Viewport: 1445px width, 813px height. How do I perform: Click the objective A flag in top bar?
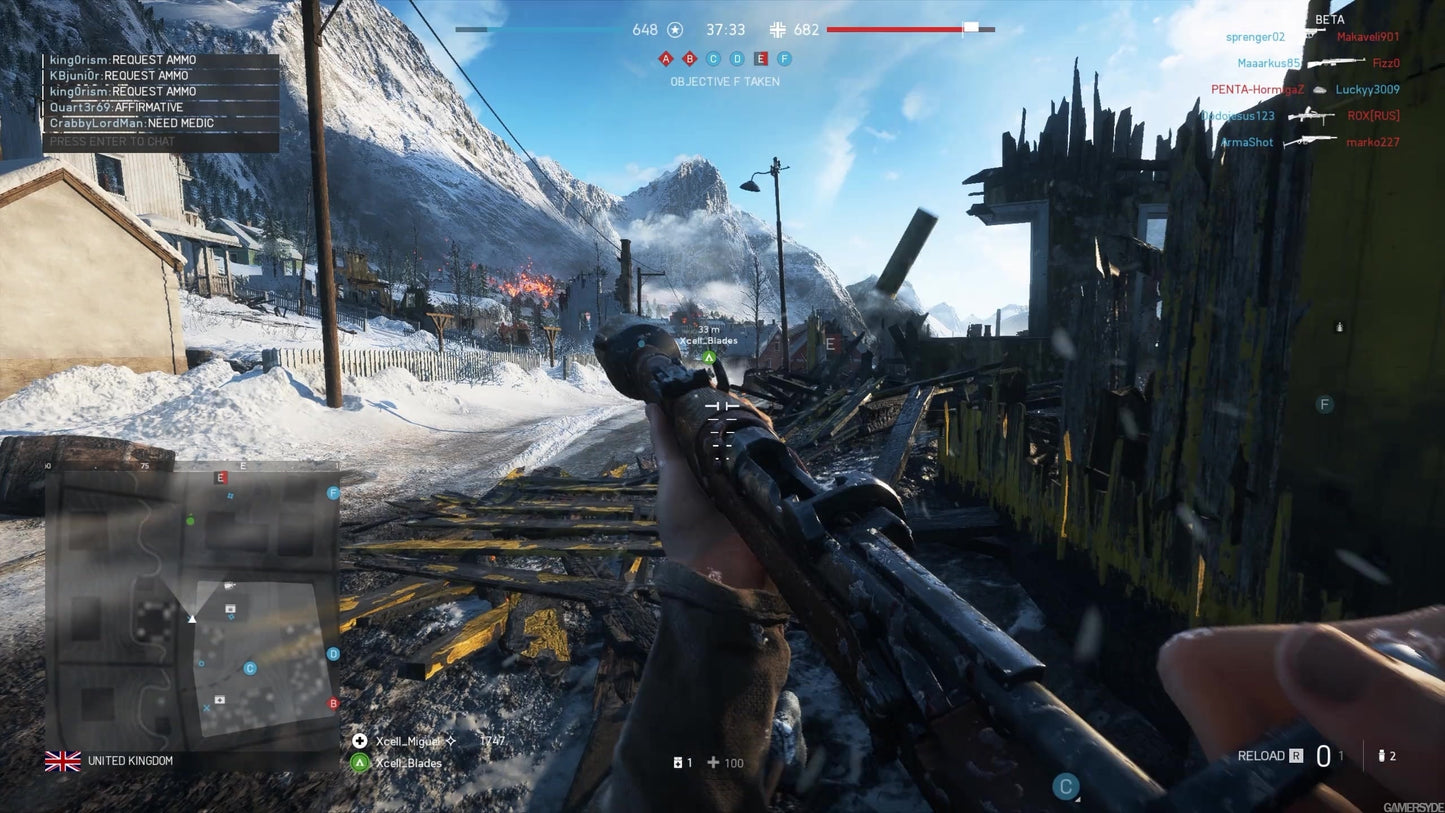pos(665,59)
